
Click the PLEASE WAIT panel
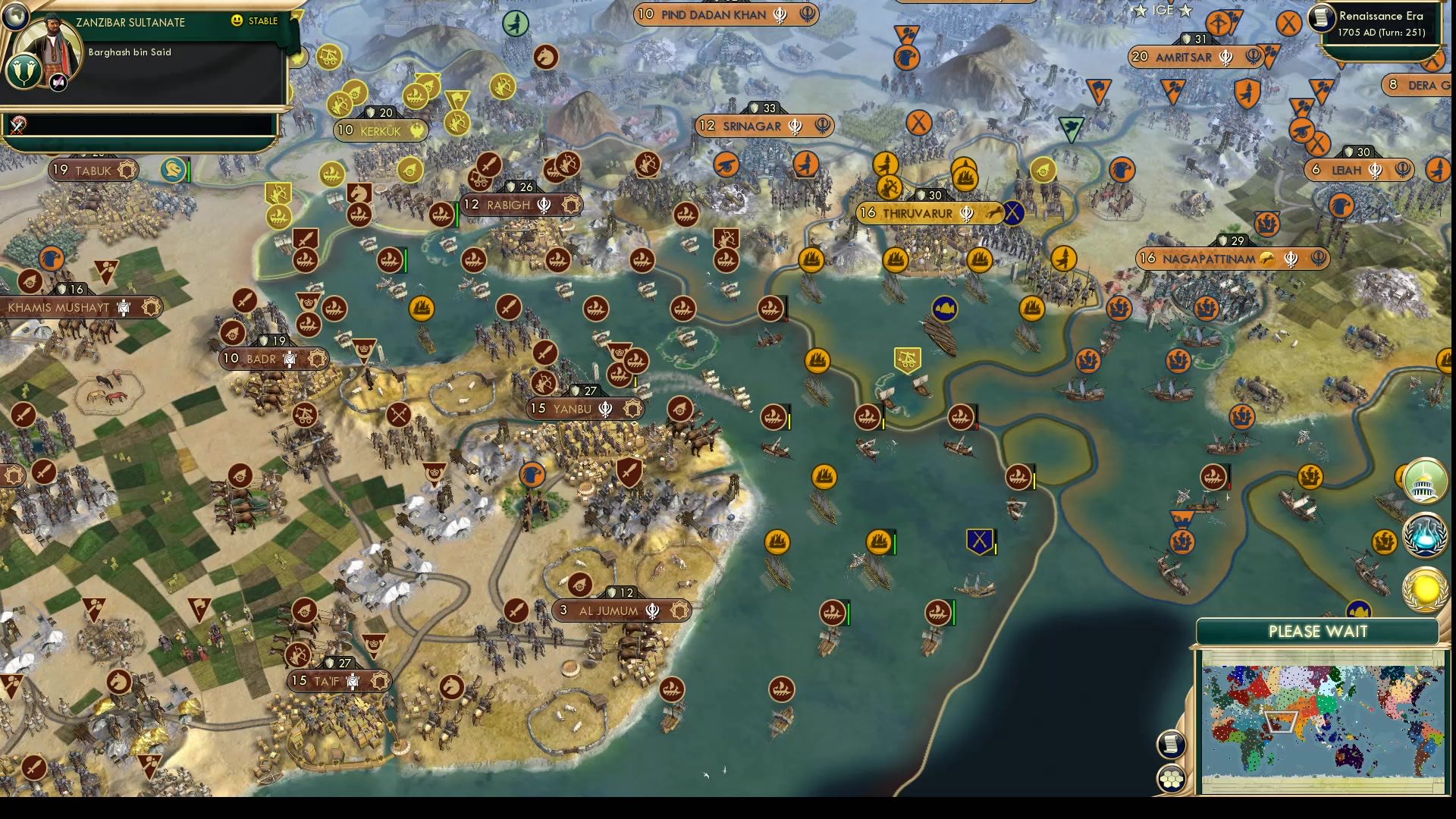1317,632
